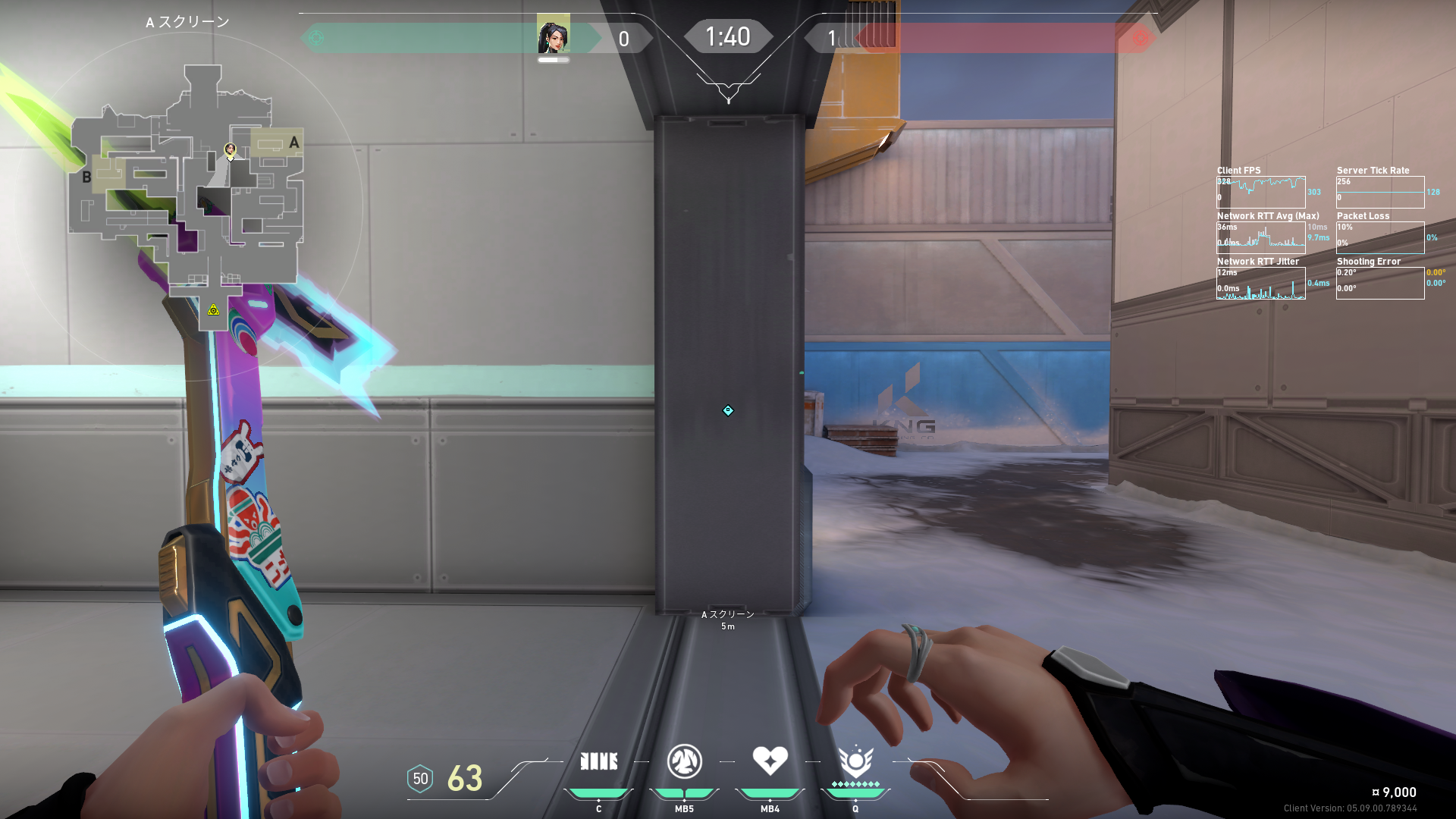Click the player's agent marker on the minimap

click(230, 150)
